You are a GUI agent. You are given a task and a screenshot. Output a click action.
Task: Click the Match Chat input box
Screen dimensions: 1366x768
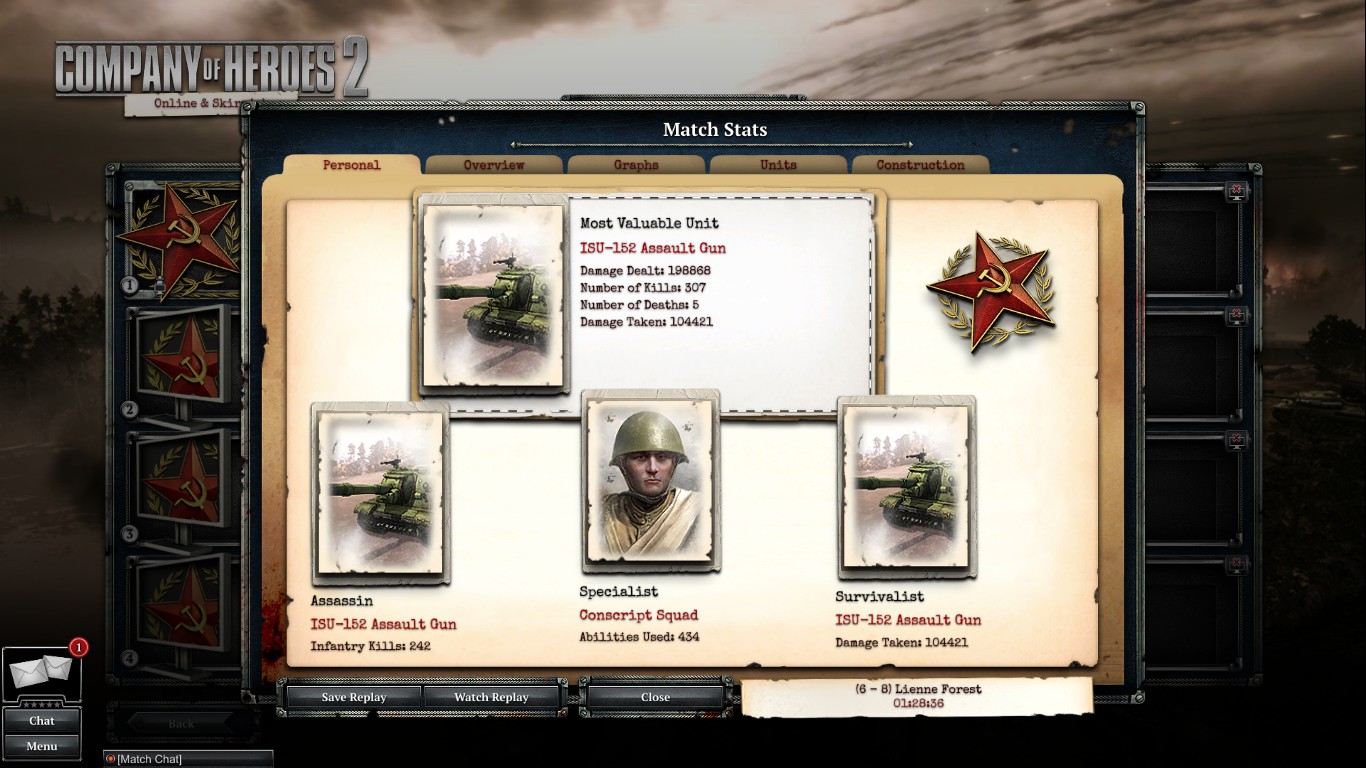(190, 759)
